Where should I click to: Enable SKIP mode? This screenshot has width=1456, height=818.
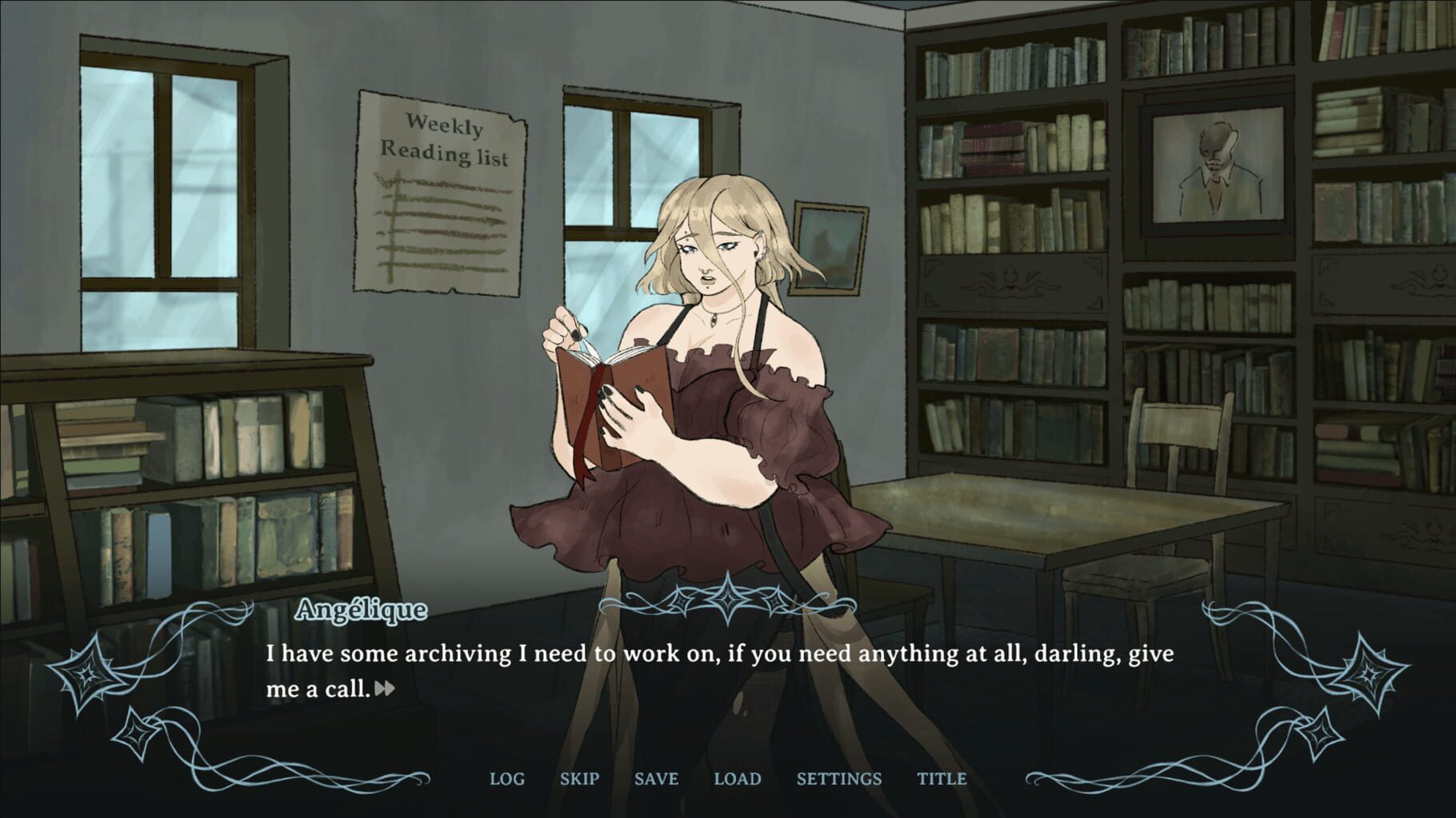[580, 779]
